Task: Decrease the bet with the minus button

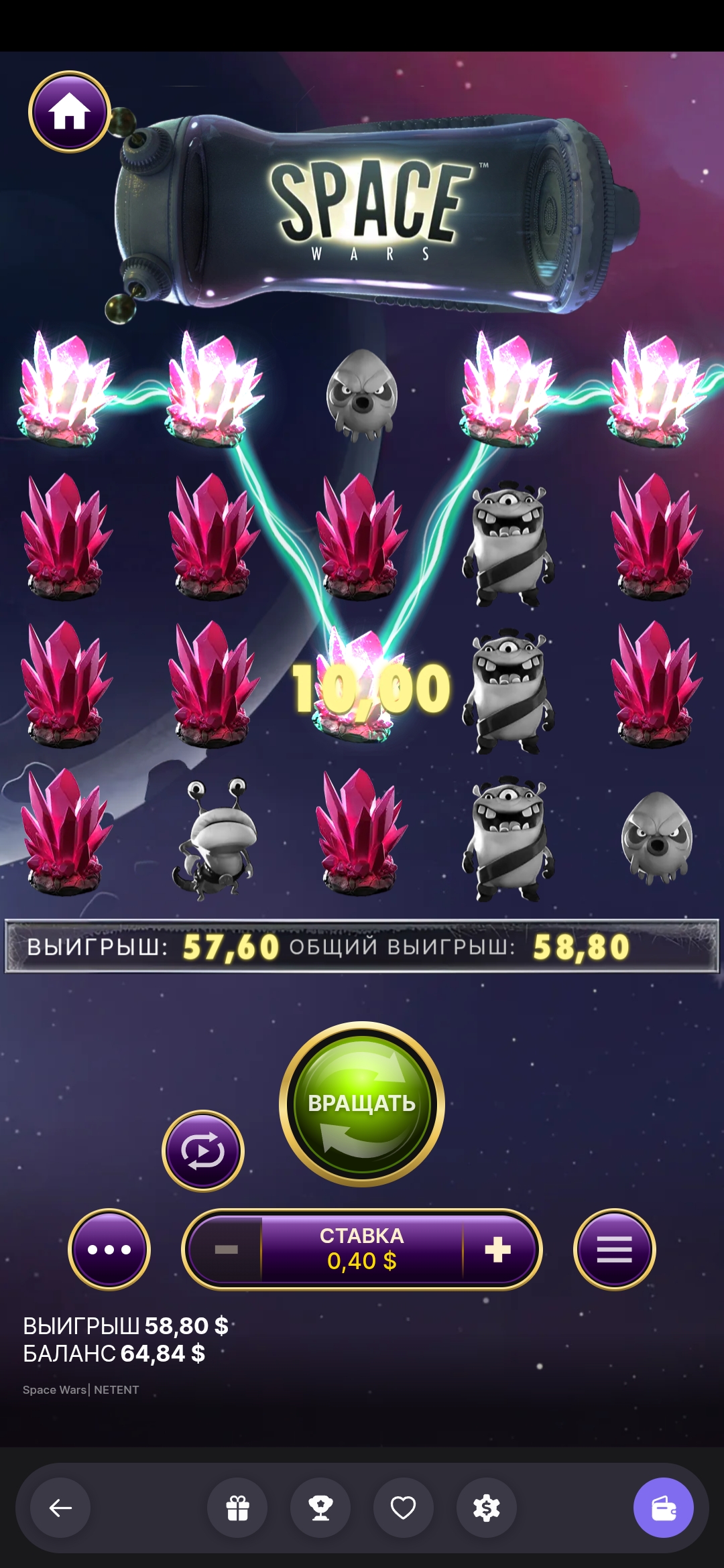Action: coord(227,1249)
